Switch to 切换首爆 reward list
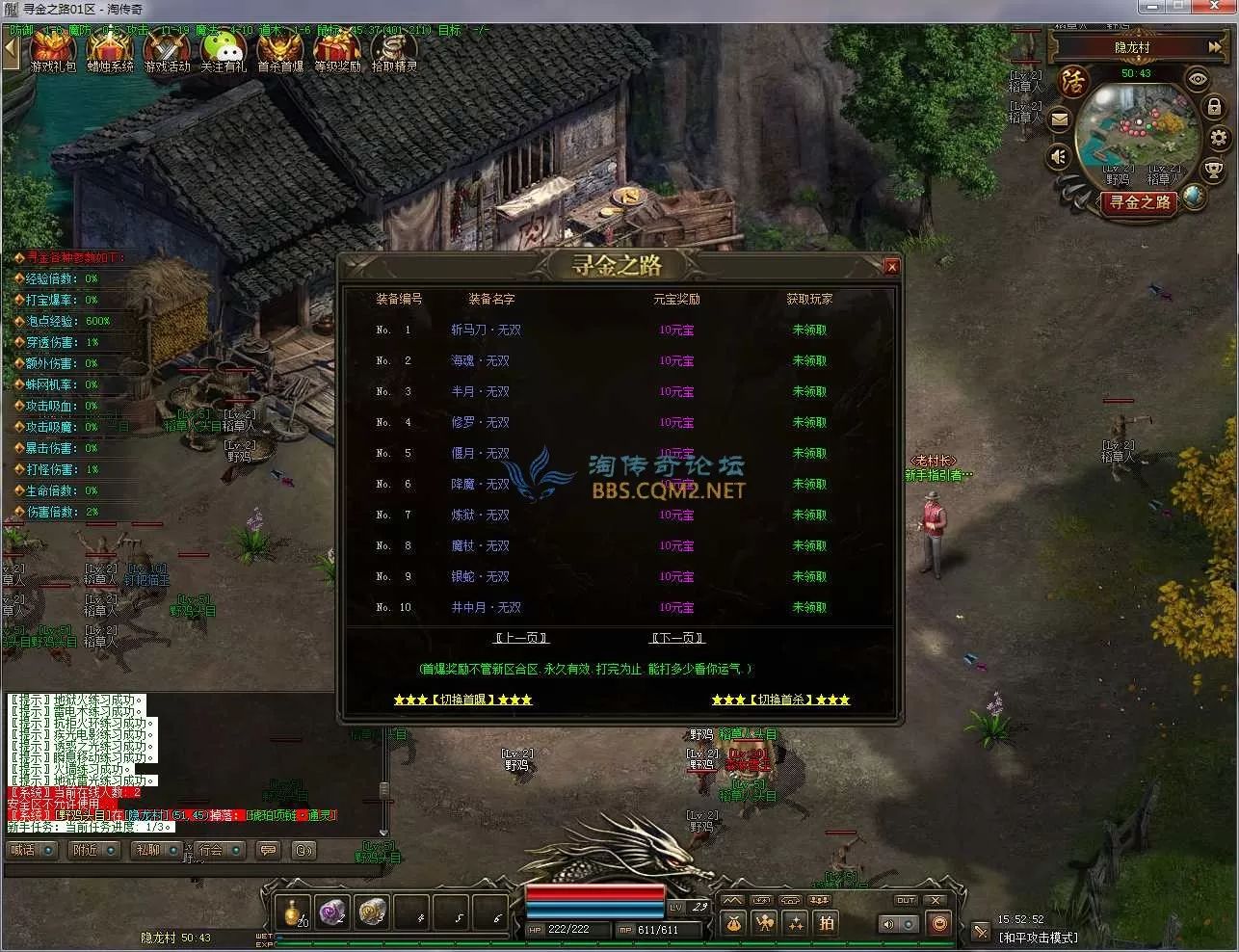The height and width of the screenshot is (952, 1239). (462, 700)
